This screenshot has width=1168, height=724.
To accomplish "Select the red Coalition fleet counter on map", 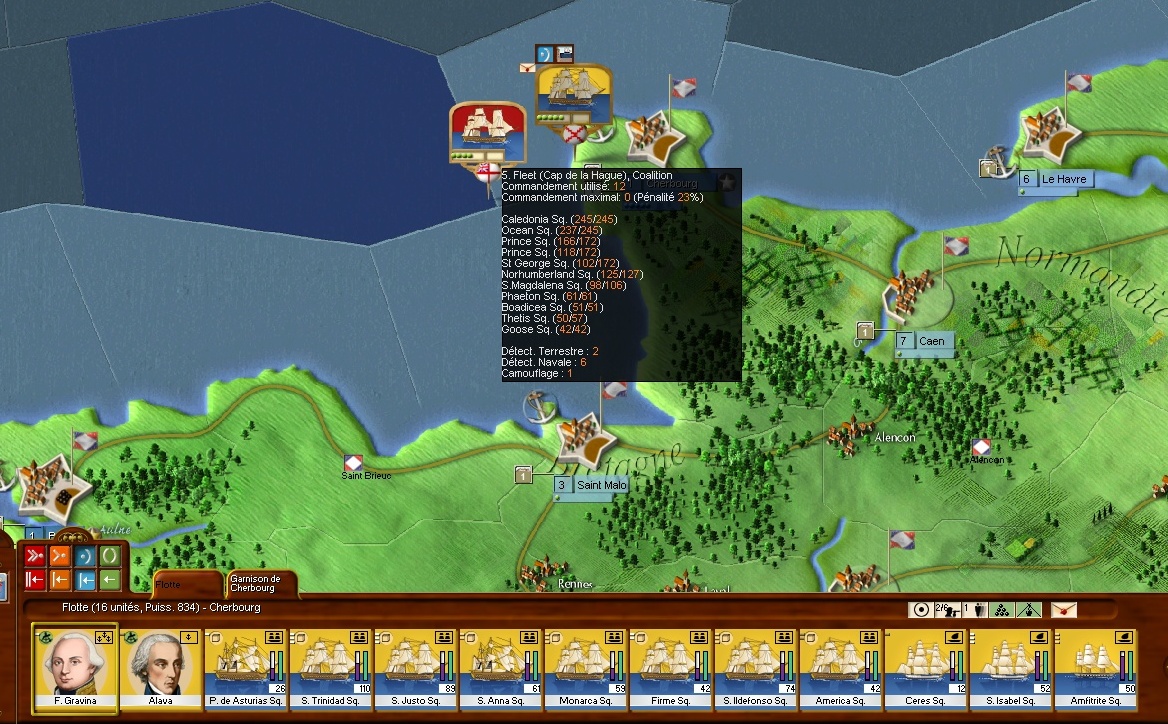I will point(488,132).
